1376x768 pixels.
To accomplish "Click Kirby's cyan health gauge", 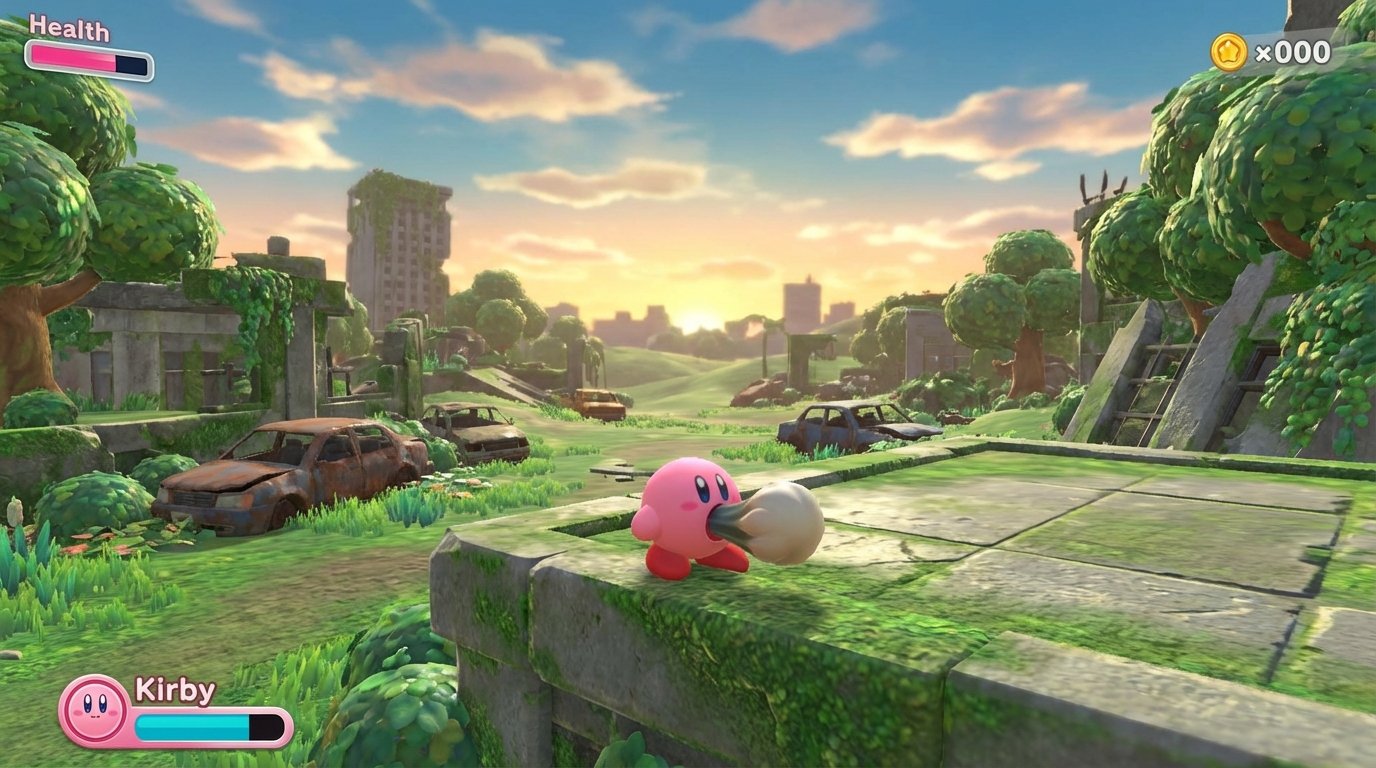I will [x=190, y=726].
